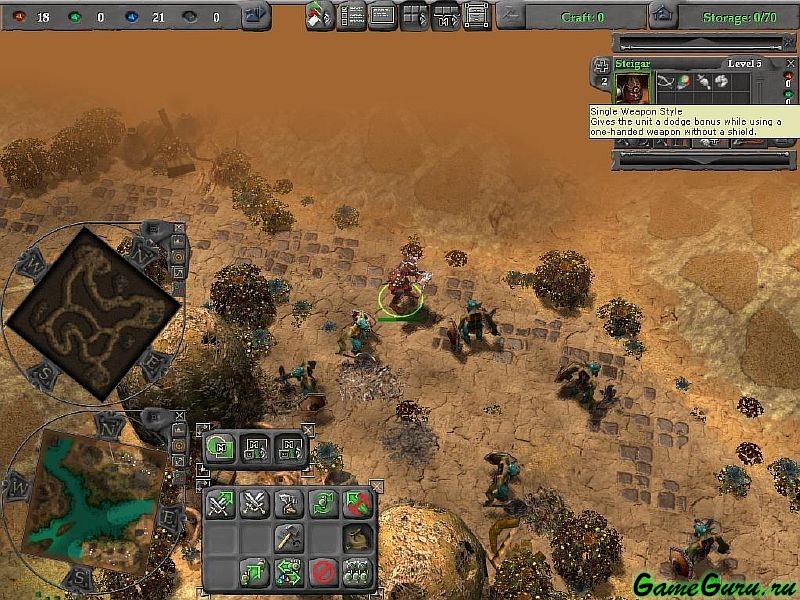Close the command grid panel
800x600 pixels.
pyautogui.click(x=377, y=486)
